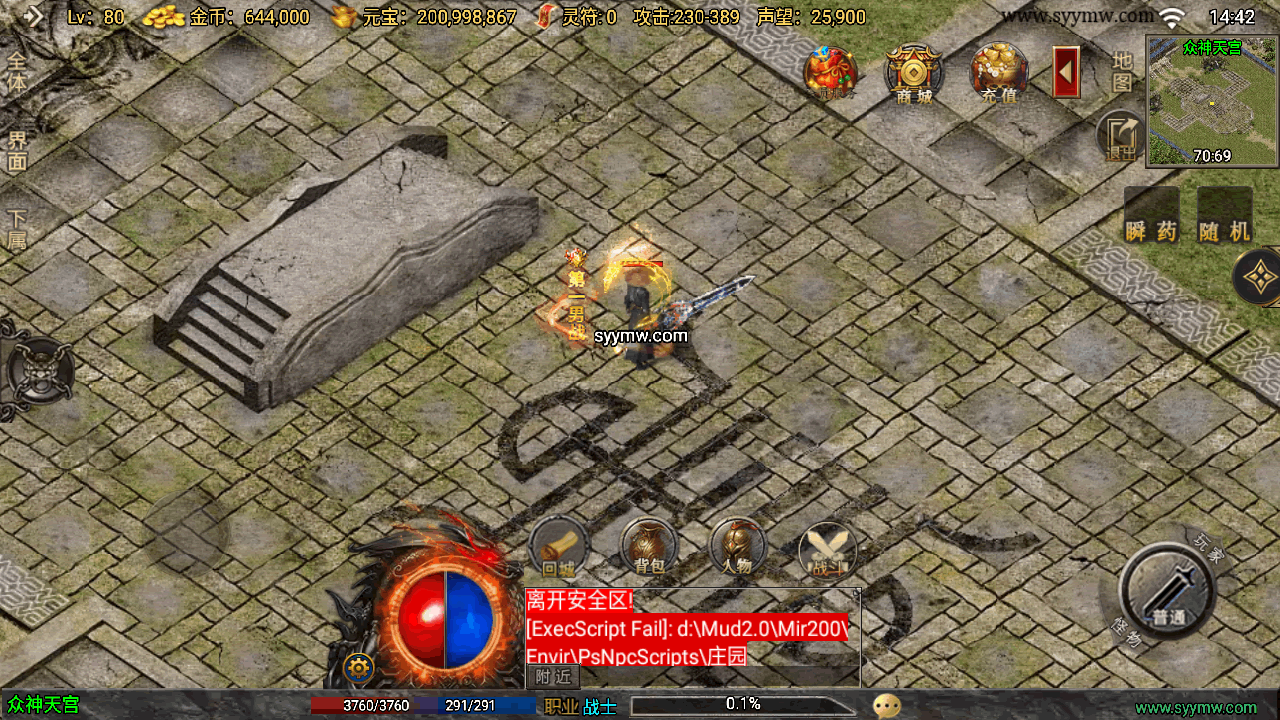The image size is (1280, 720).
Task: Open the 地图 map button
Action: [x=1122, y=71]
